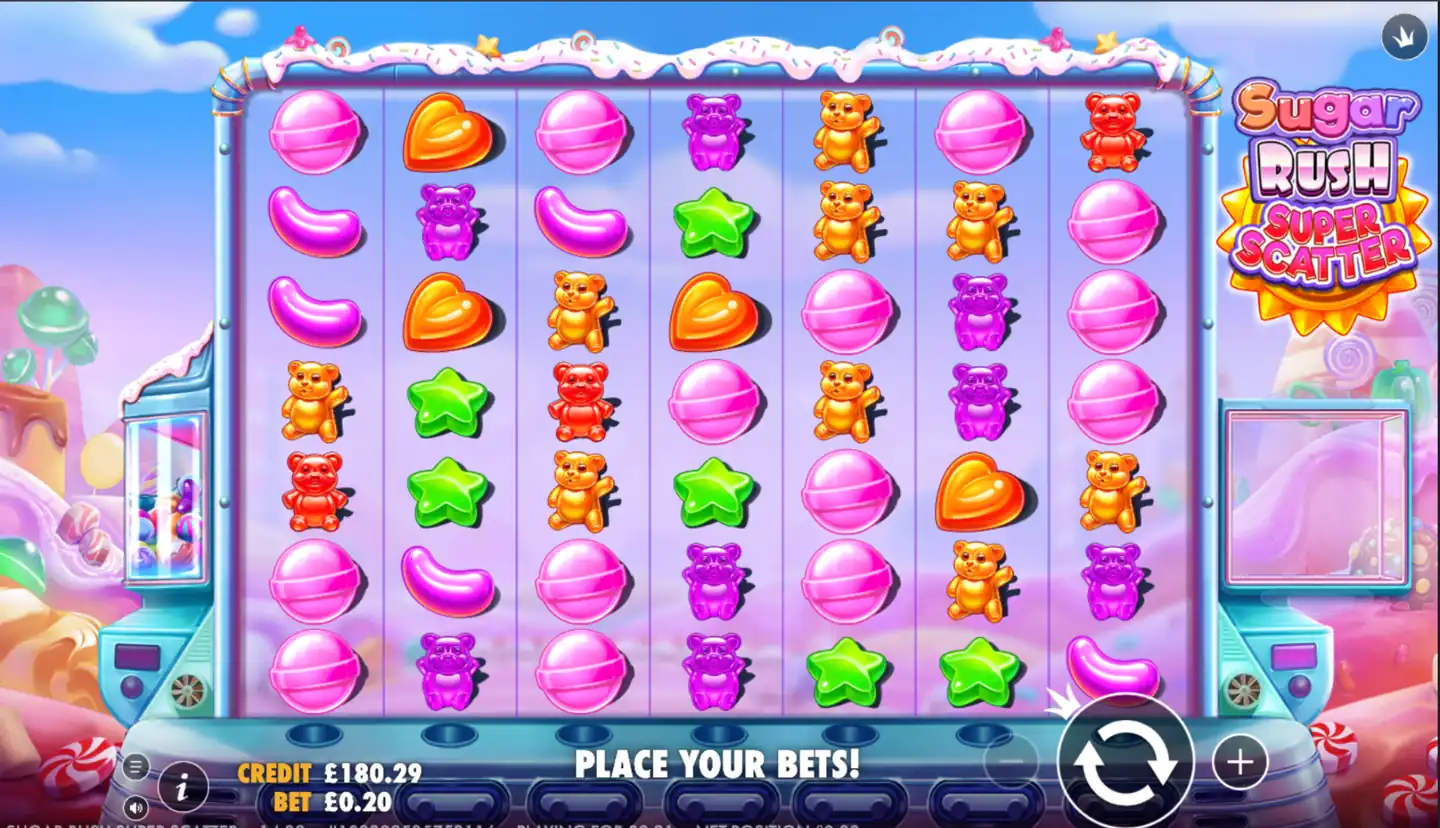The image size is (1440, 828).
Task: Click the candy claw machine on the left
Action: click(x=165, y=500)
